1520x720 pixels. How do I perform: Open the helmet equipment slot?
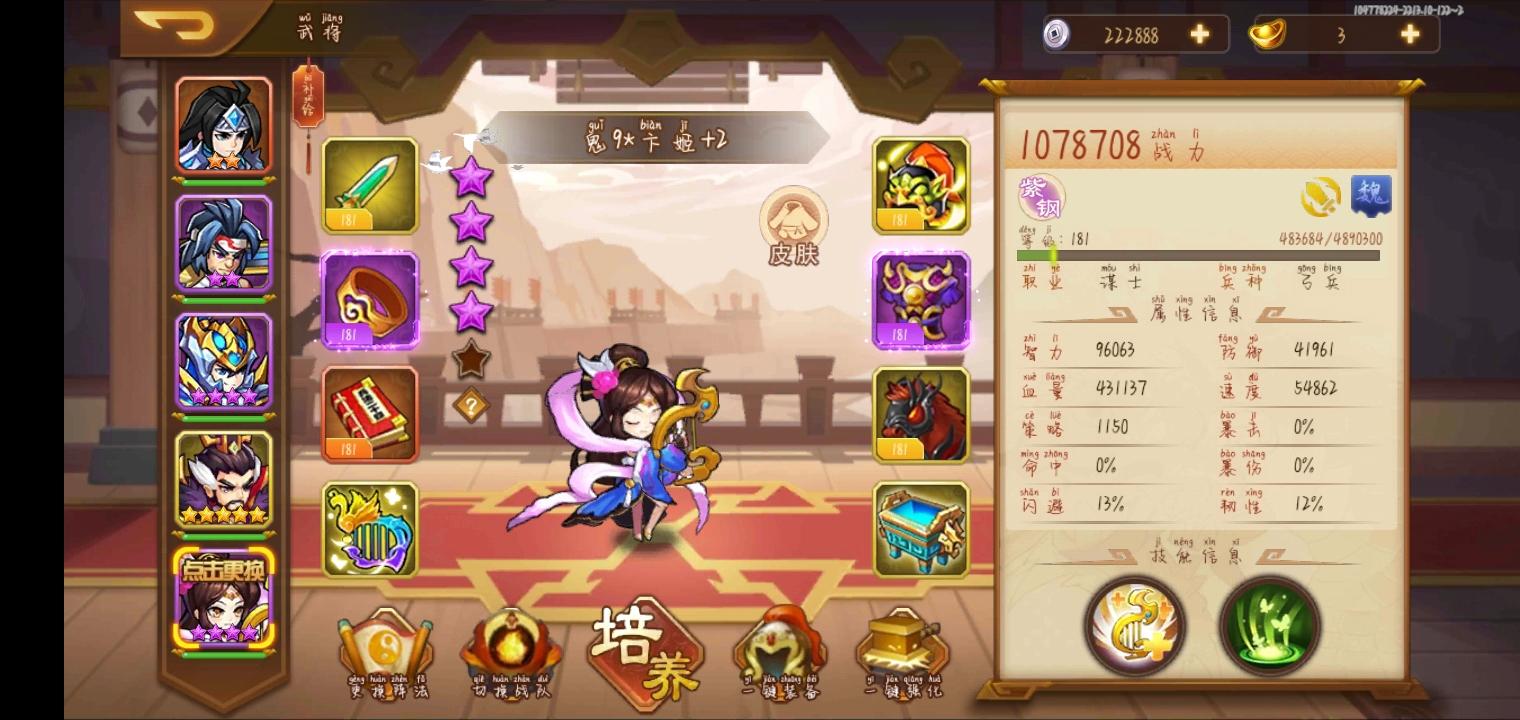click(x=919, y=188)
